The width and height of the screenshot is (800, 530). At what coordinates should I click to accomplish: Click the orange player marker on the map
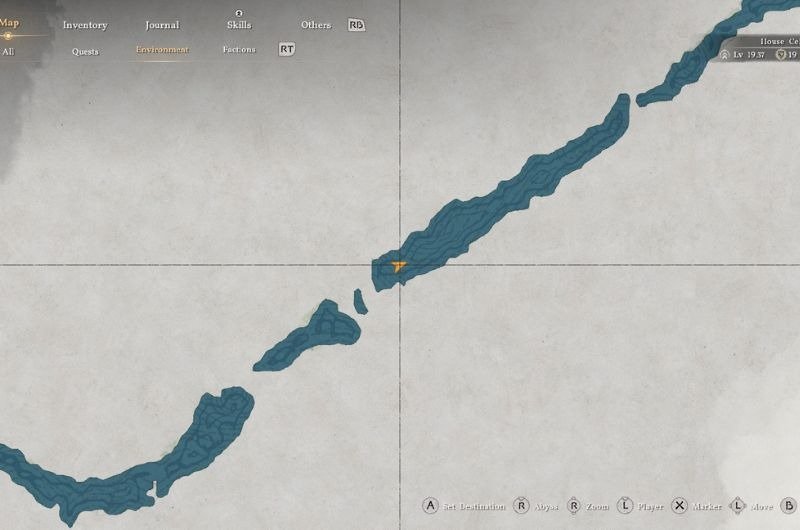tap(399, 266)
